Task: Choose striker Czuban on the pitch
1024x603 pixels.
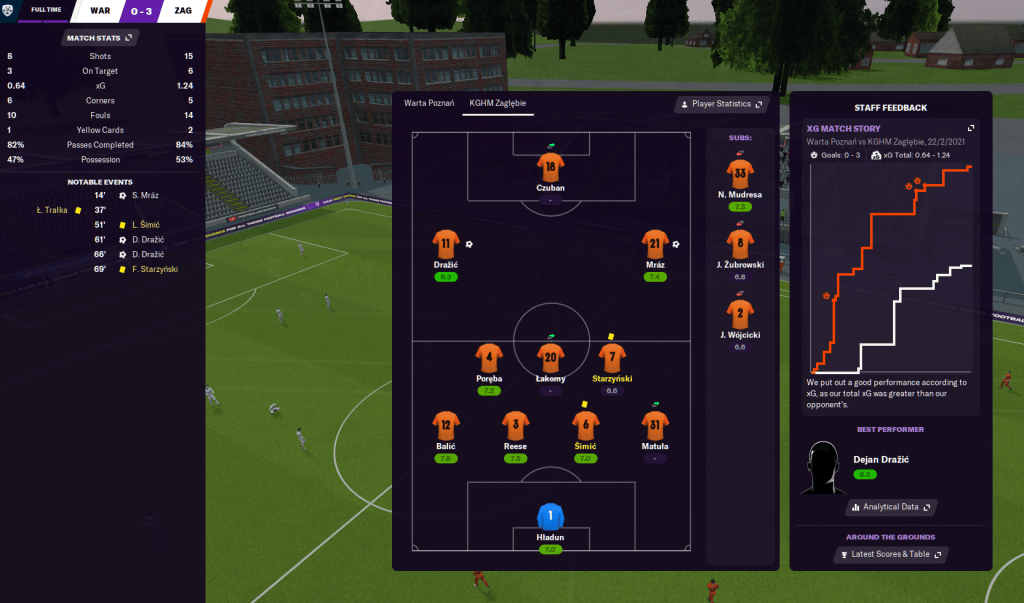Action: point(550,166)
